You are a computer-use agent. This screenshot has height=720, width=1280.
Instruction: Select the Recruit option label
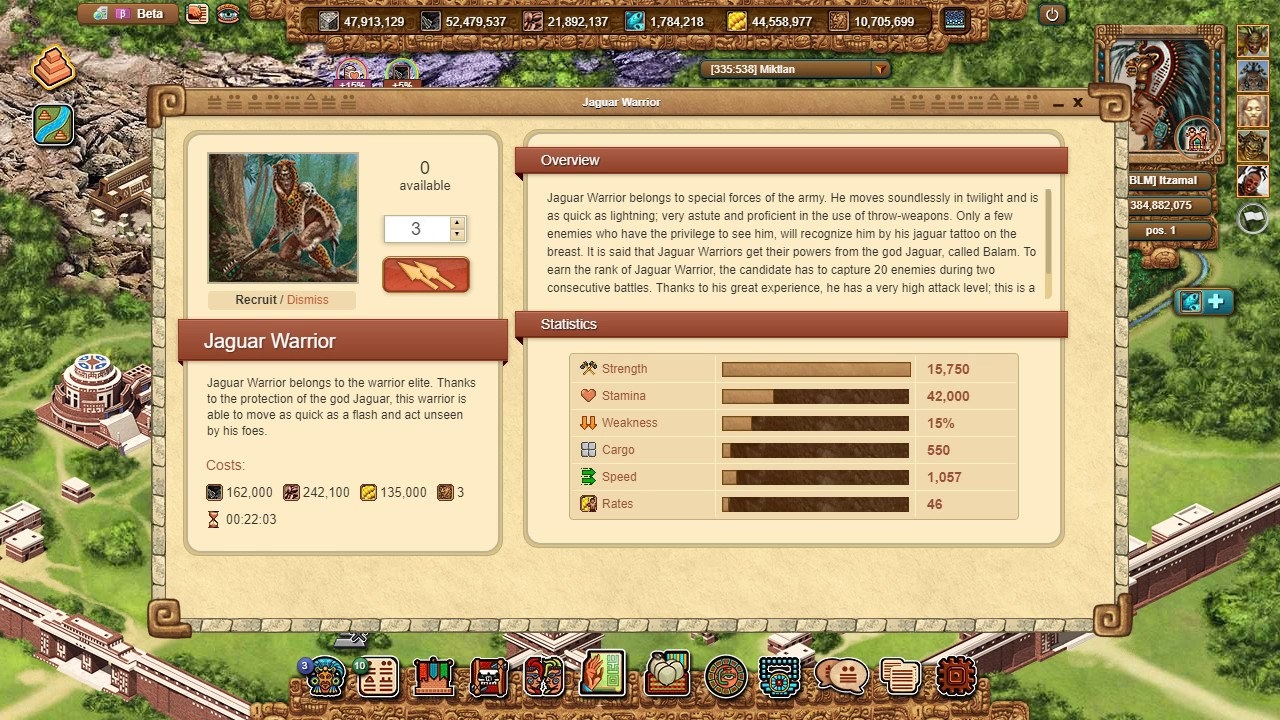point(256,299)
